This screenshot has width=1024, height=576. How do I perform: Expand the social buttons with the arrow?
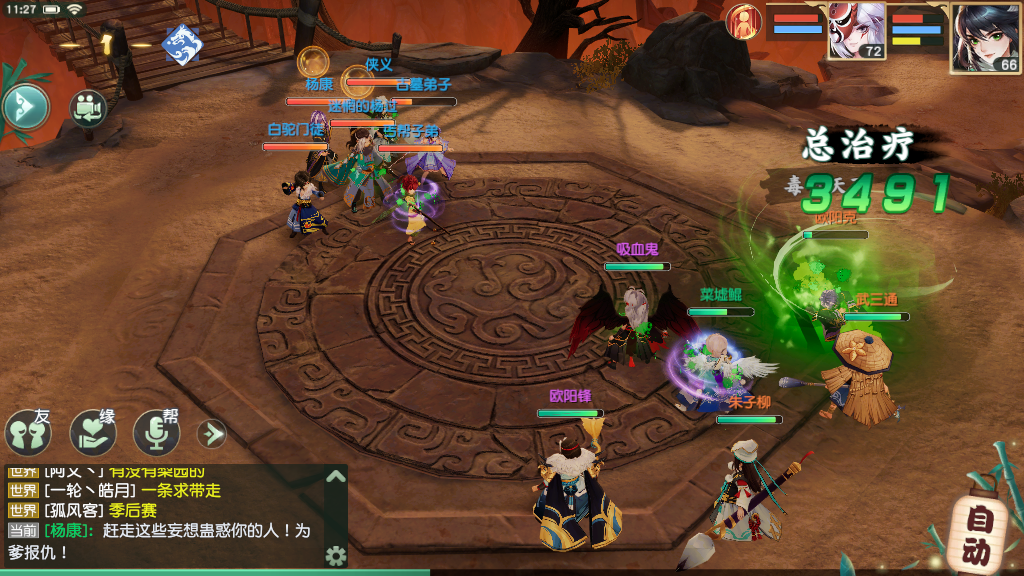(211, 433)
